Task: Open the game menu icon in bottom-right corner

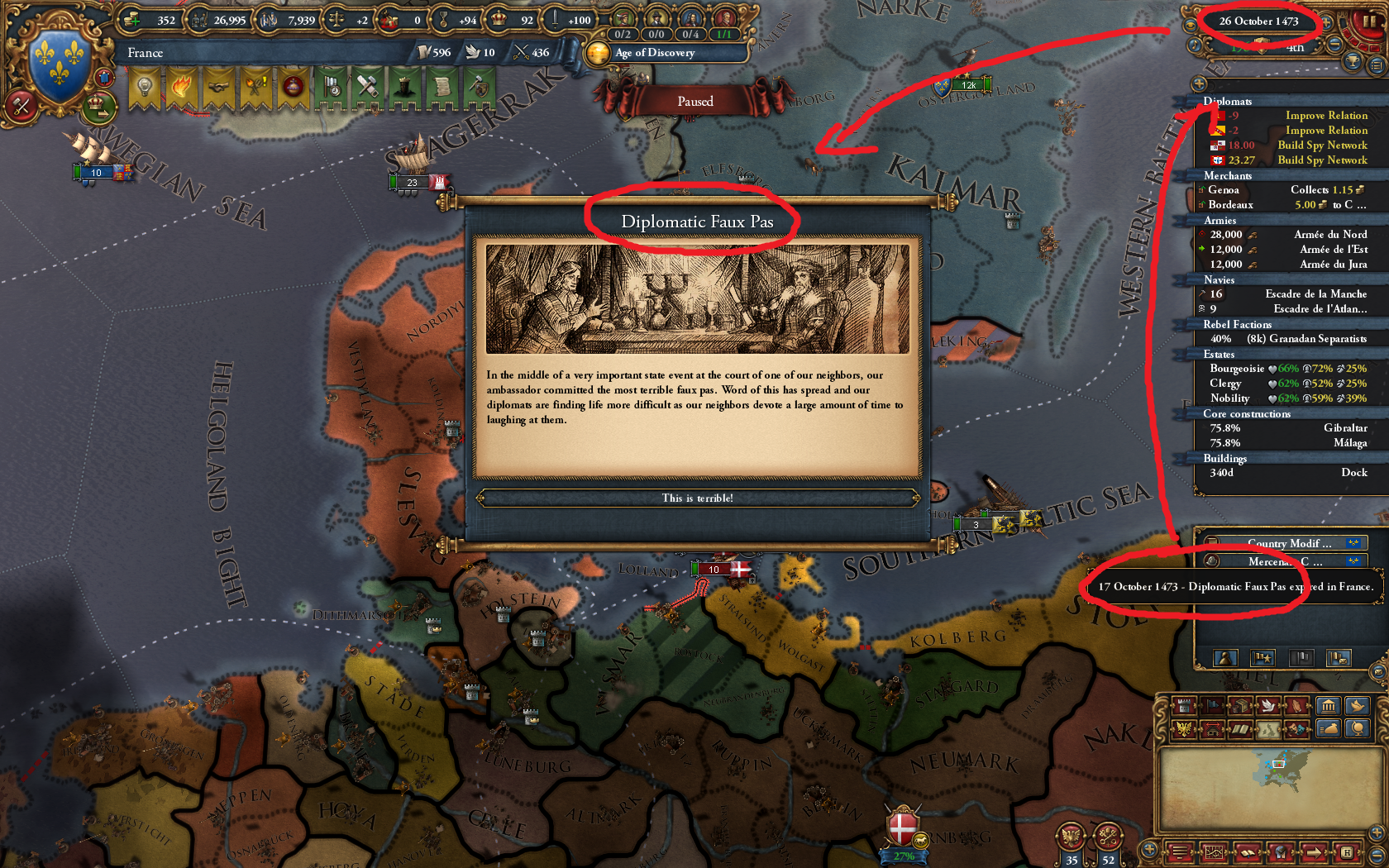Action: (x=1179, y=852)
